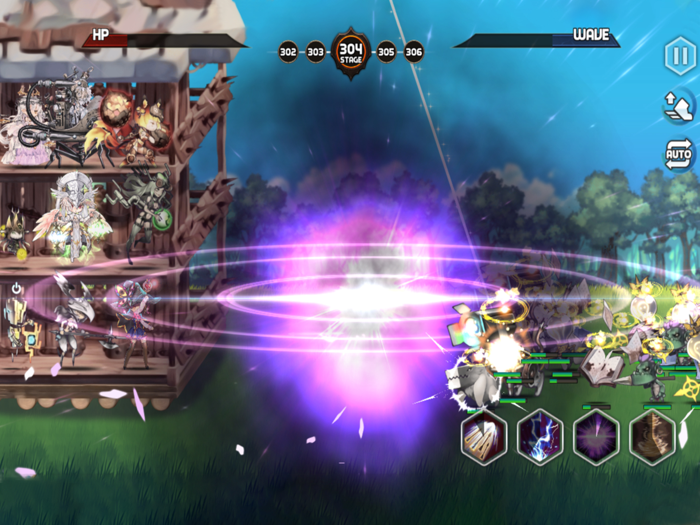The image size is (700, 525).
Task: Toggle the AUTO battle mode
Action: point(679,153)
